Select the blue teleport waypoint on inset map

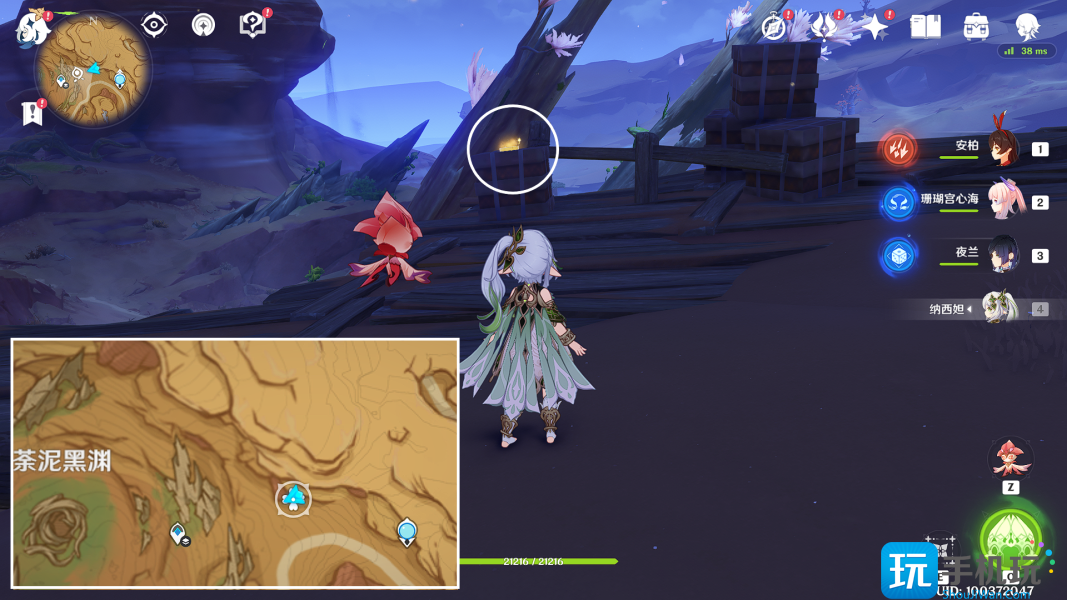point(406,531)
